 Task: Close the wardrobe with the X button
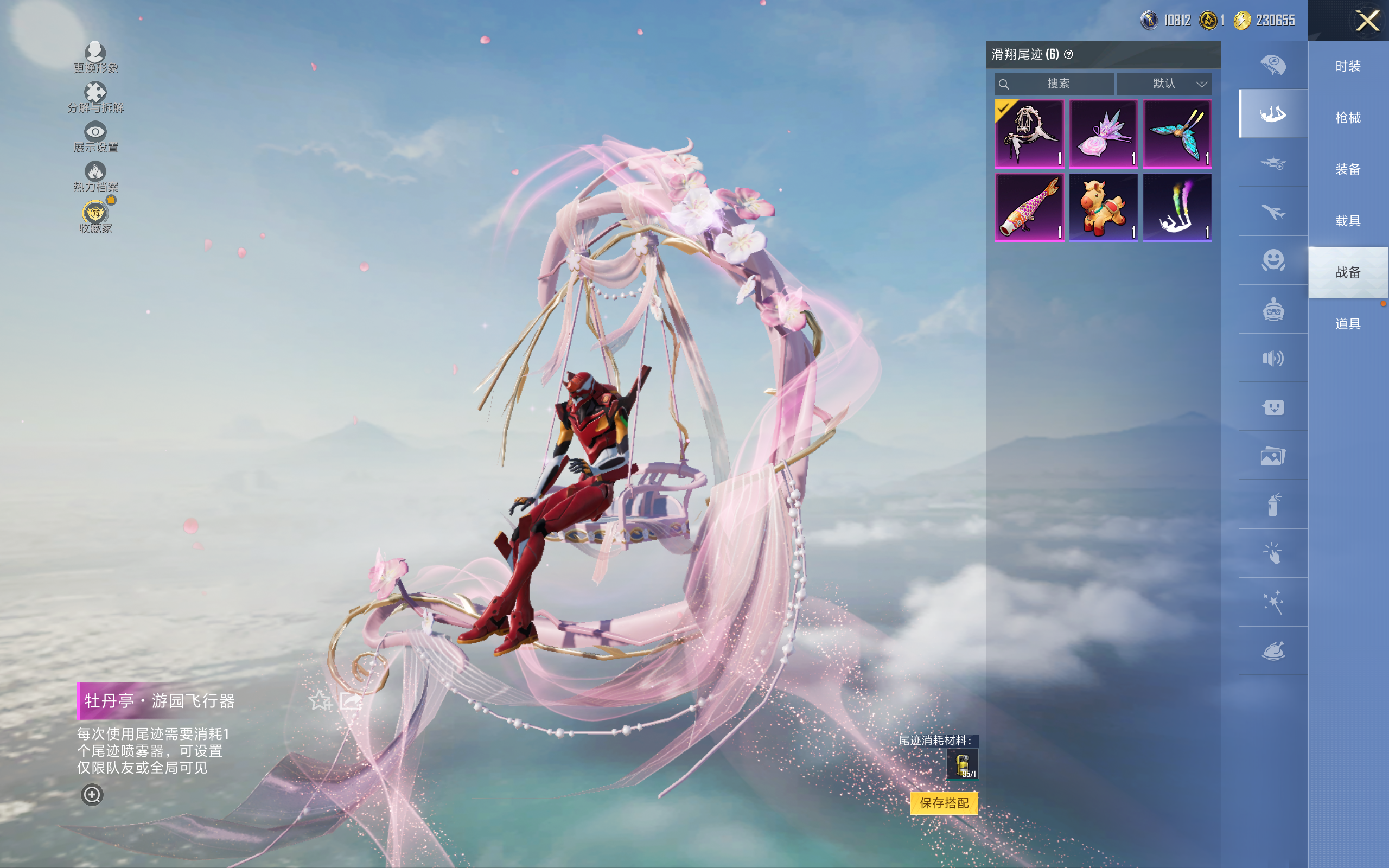(1367, 21)
